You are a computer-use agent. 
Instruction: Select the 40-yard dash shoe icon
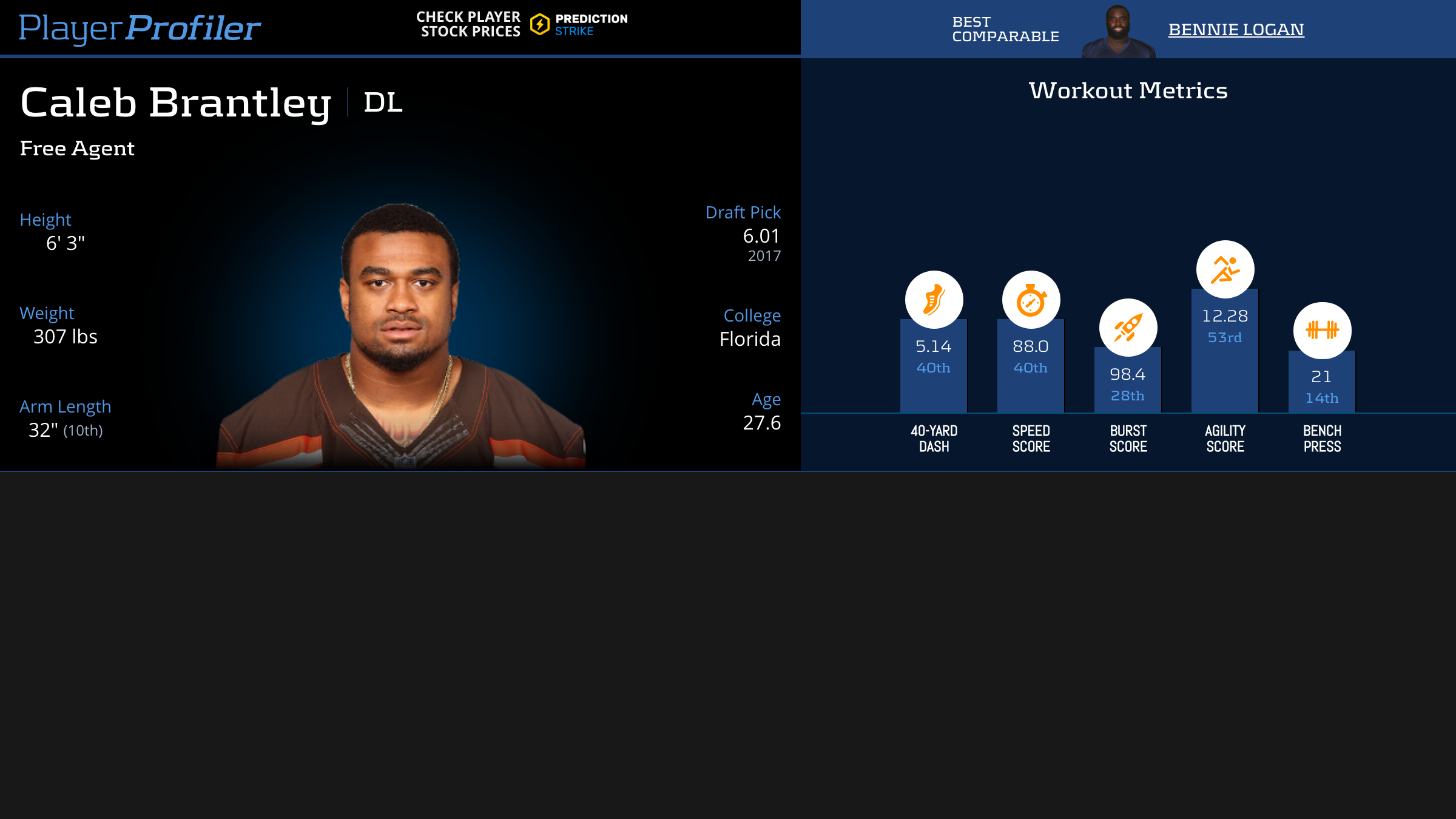click(x=934, y=300)
